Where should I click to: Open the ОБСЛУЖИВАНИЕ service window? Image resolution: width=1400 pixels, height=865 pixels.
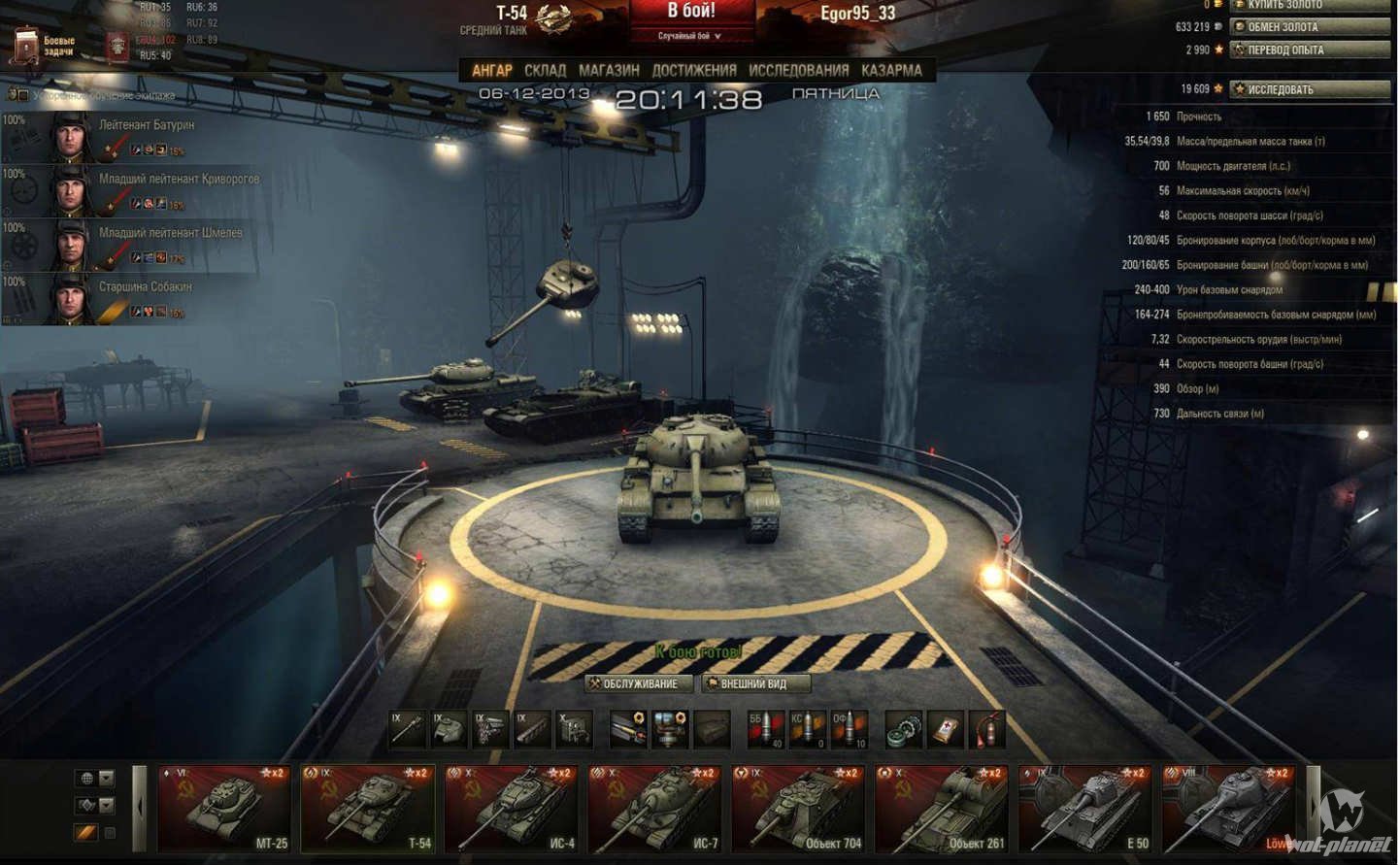(x=639, y=683)
